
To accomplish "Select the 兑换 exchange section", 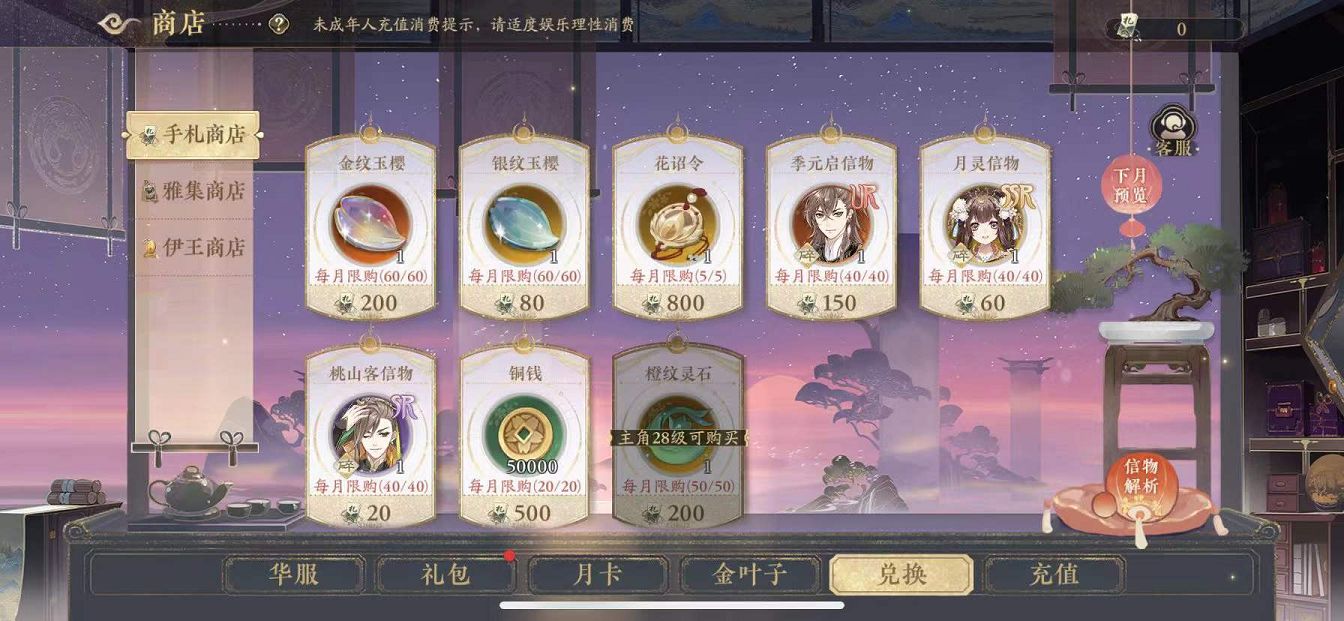I will click(902, 575).
